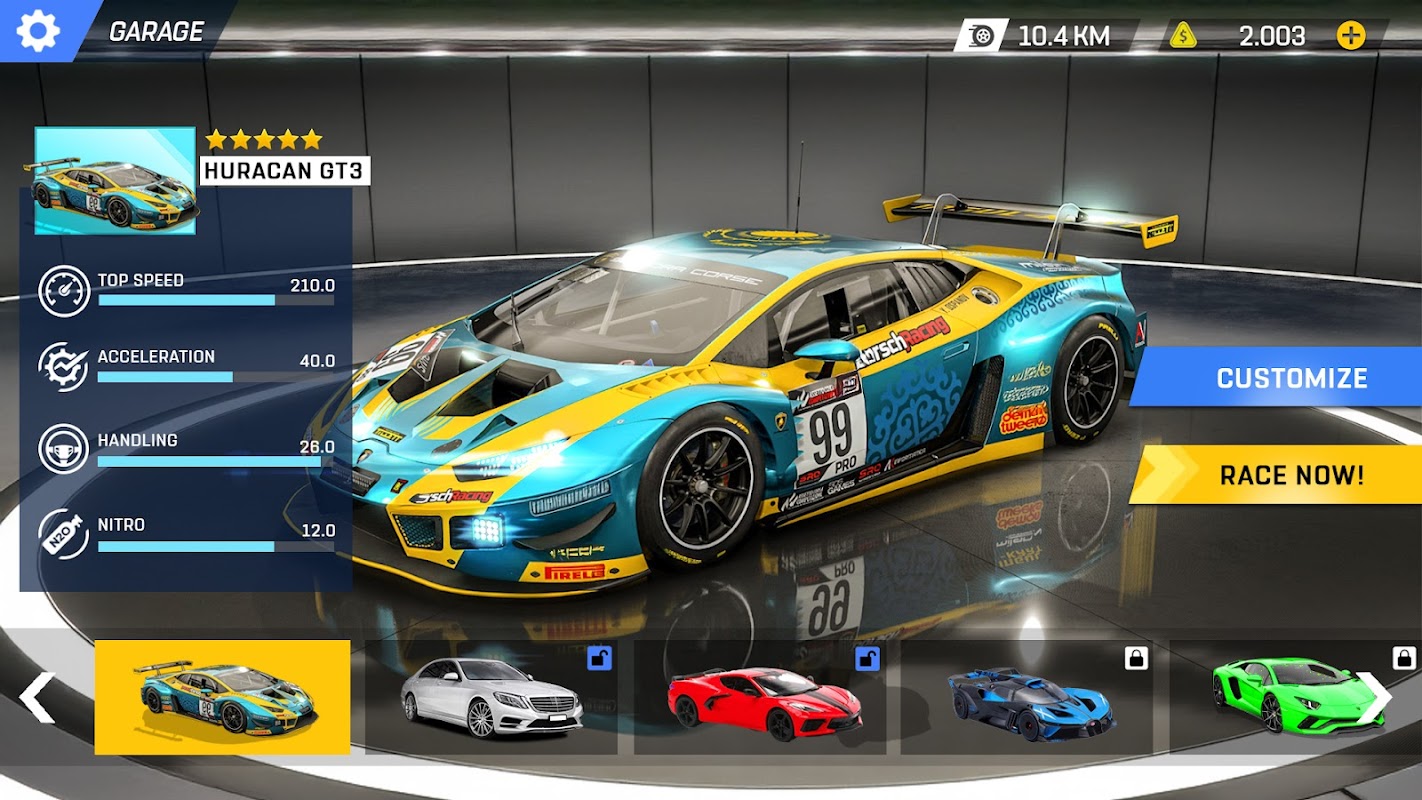
Task: Choose the white sedan car tile
Action: click(x=491, y=697)
